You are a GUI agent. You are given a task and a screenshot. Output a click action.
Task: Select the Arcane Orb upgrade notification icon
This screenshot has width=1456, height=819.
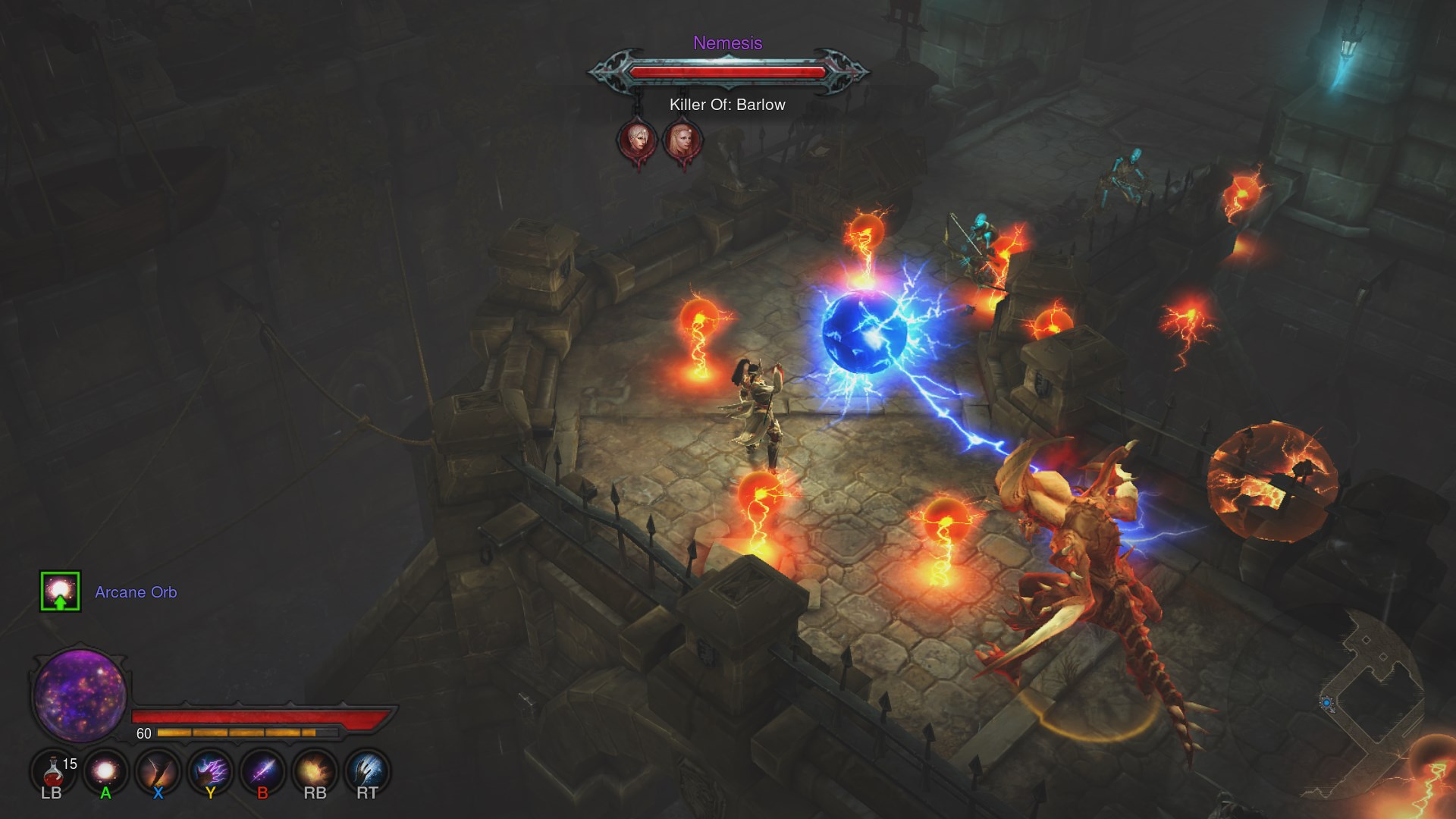pyautogui.click(x=60, y=591)
